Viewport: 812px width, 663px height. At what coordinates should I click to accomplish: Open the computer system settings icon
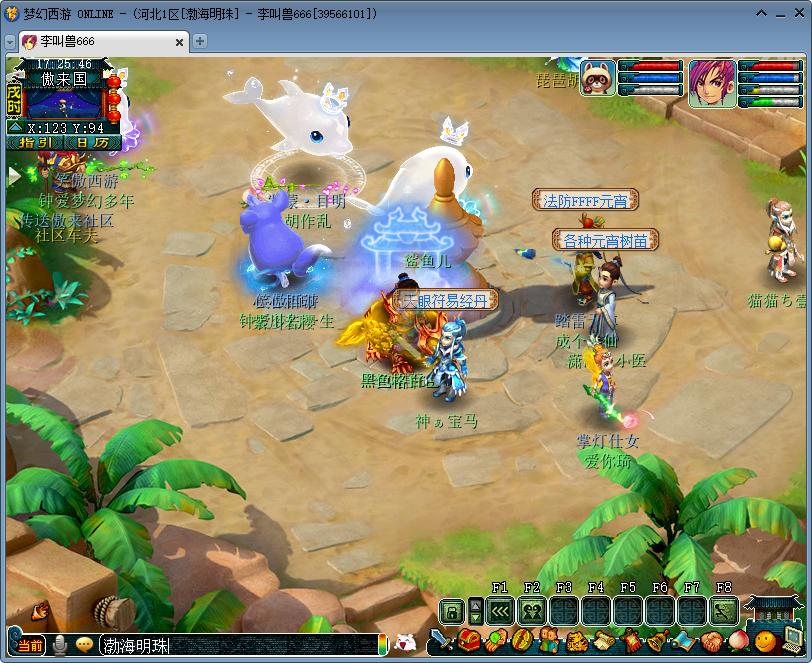792,638
